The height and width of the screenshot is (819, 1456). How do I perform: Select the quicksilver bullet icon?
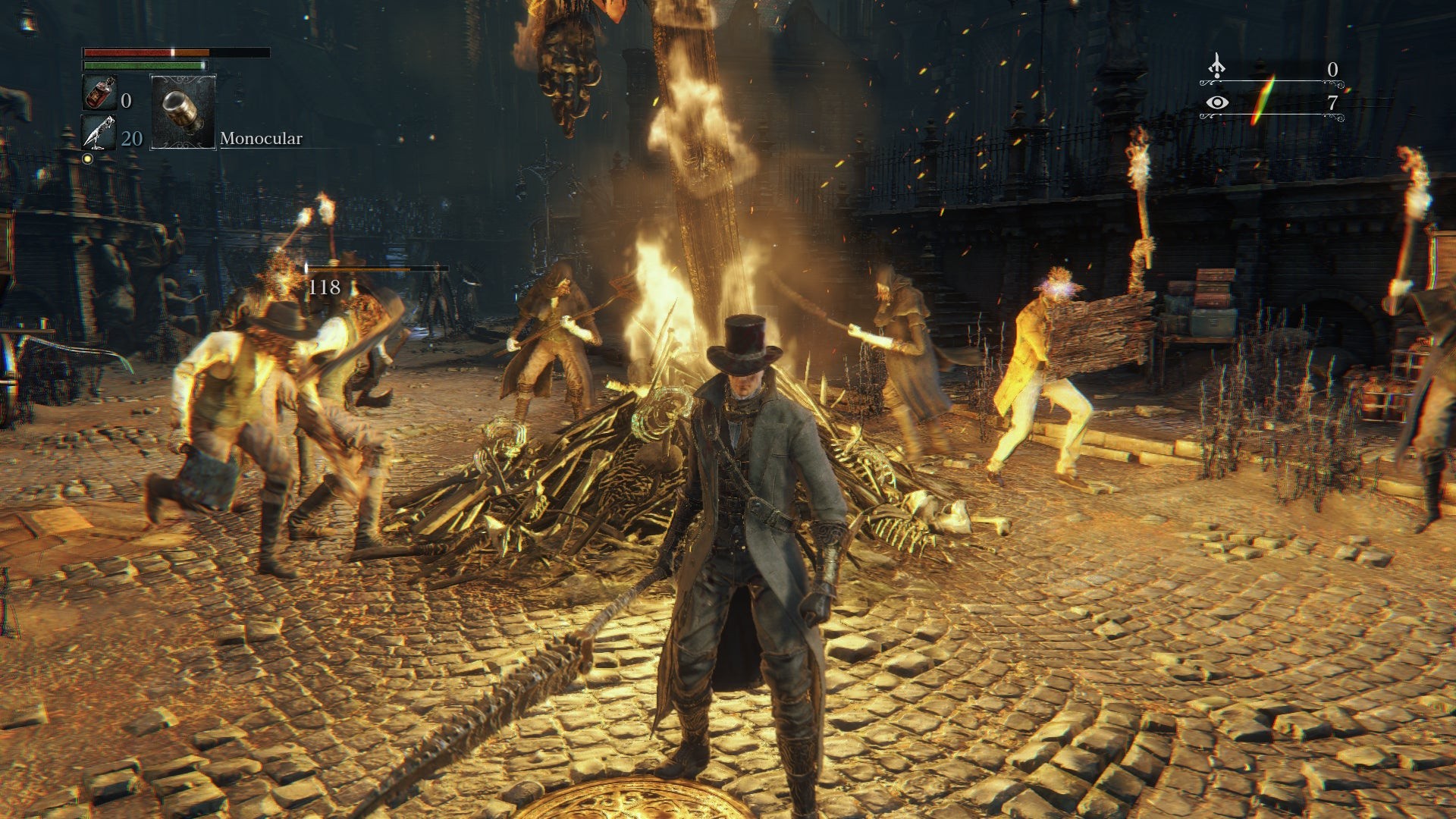99,133
